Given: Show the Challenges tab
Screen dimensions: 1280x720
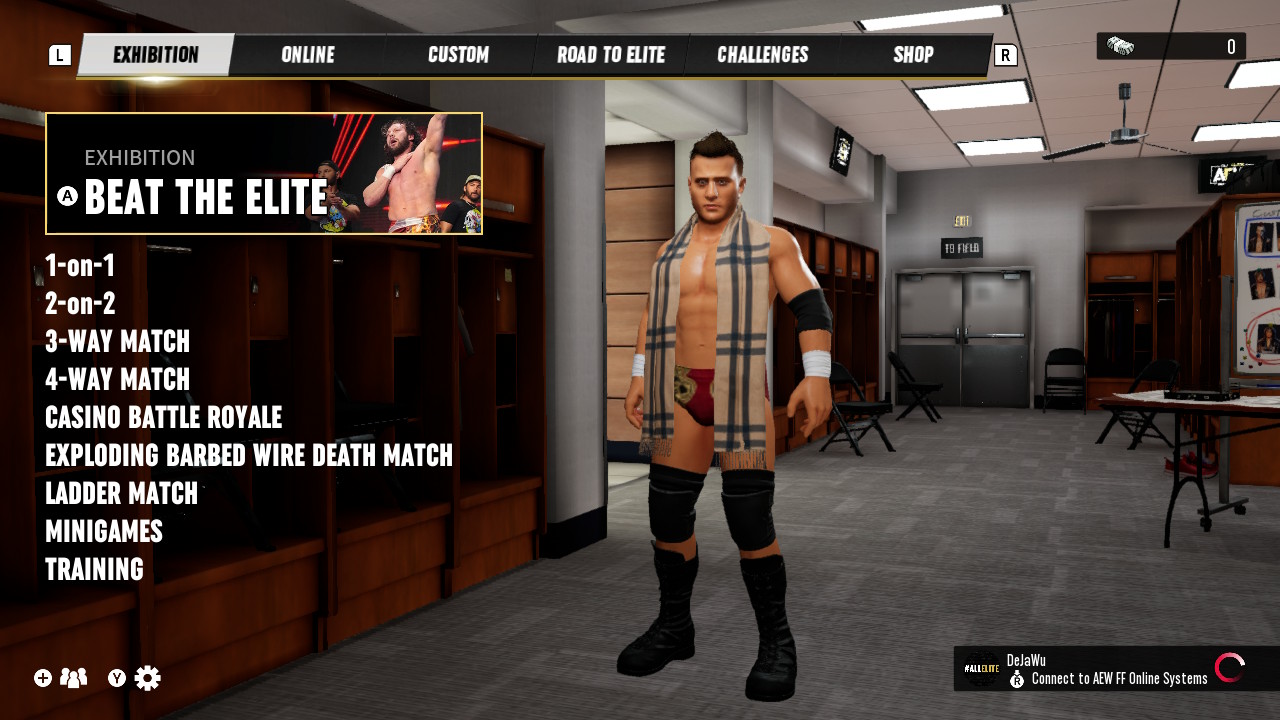Looking at the screenshot, I should [x=762, y=55].
